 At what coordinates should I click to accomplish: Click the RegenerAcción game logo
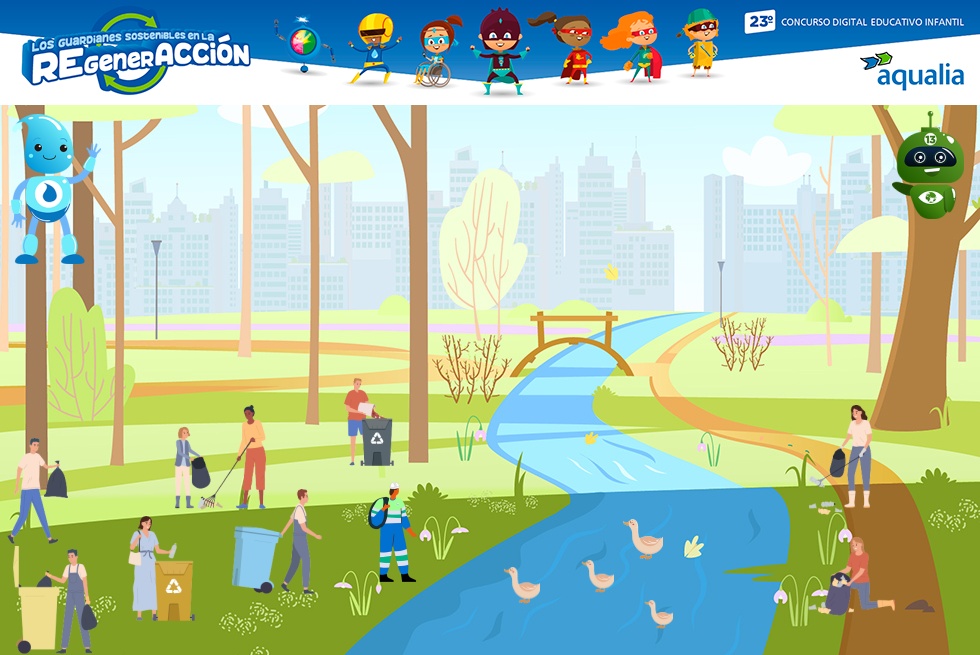(x=136, y=55)
